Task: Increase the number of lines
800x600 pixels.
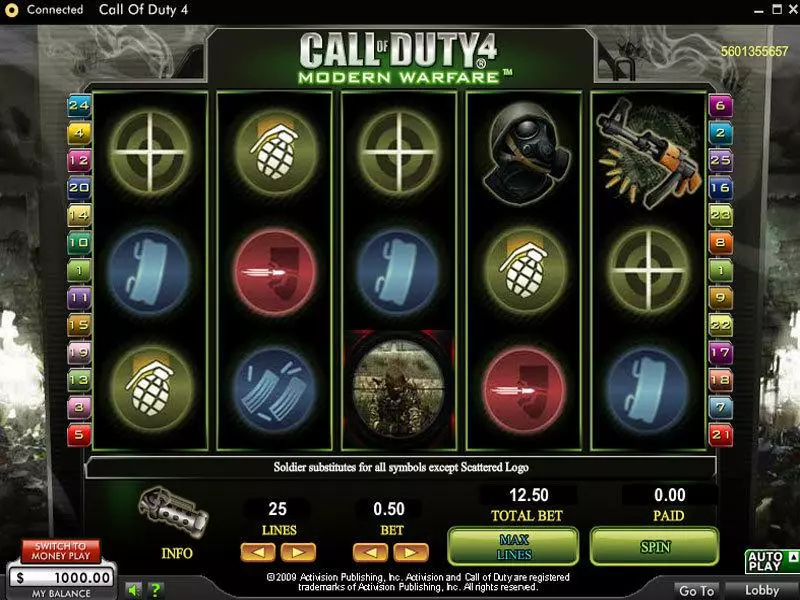Action: point(297,551)
